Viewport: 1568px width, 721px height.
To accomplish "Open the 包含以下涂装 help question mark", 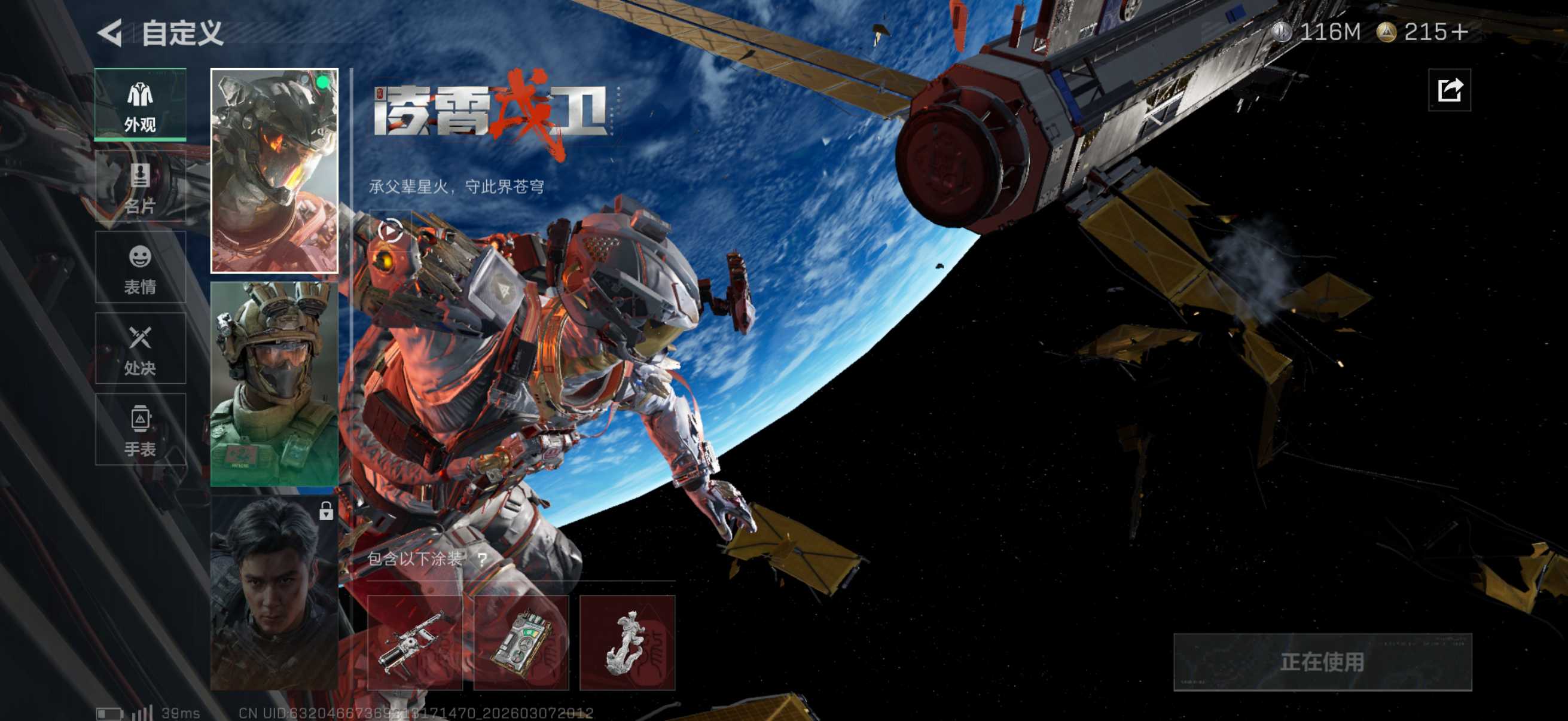I will click(x=482, y=558).
